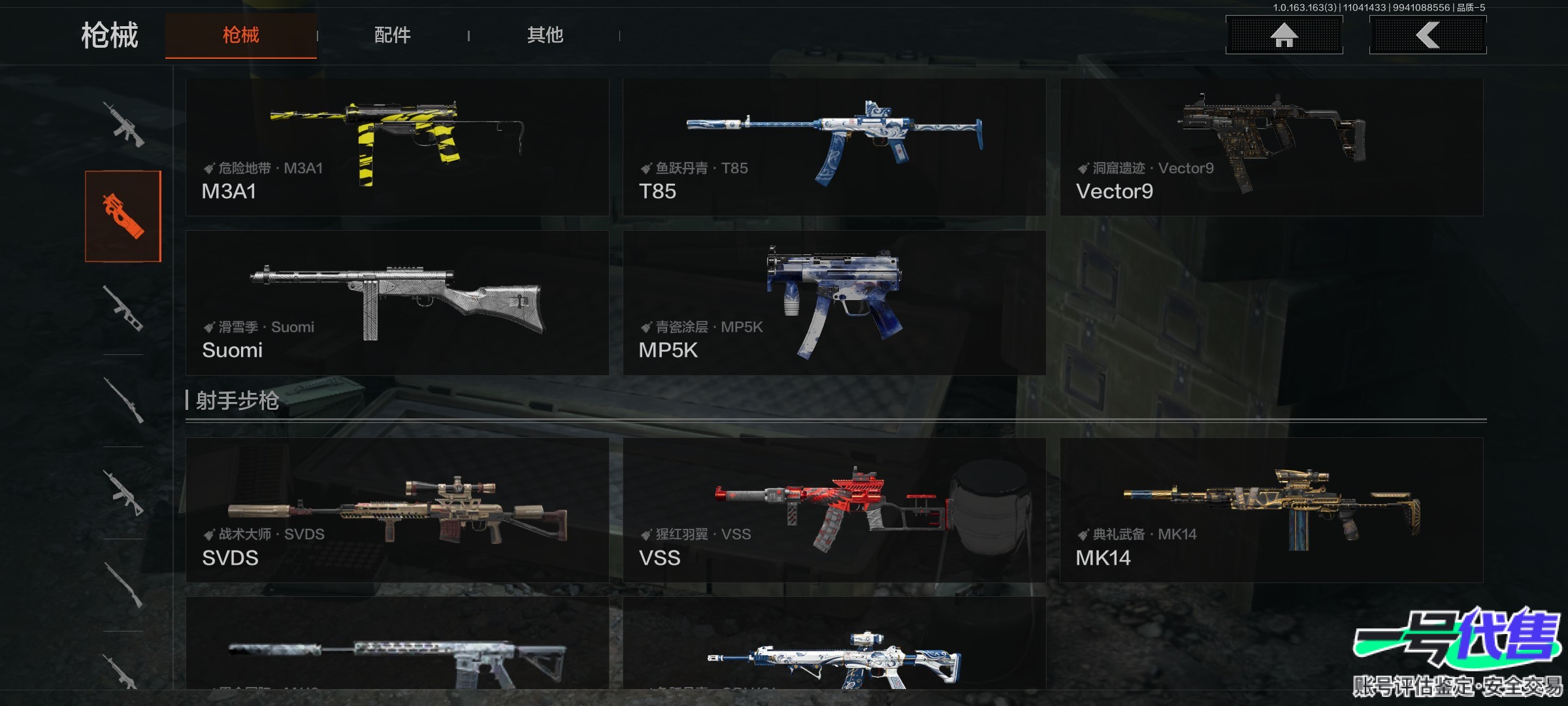Switch to the 枪械 tab
This screenshot has height=706, width=1568.
pos(240,35)
